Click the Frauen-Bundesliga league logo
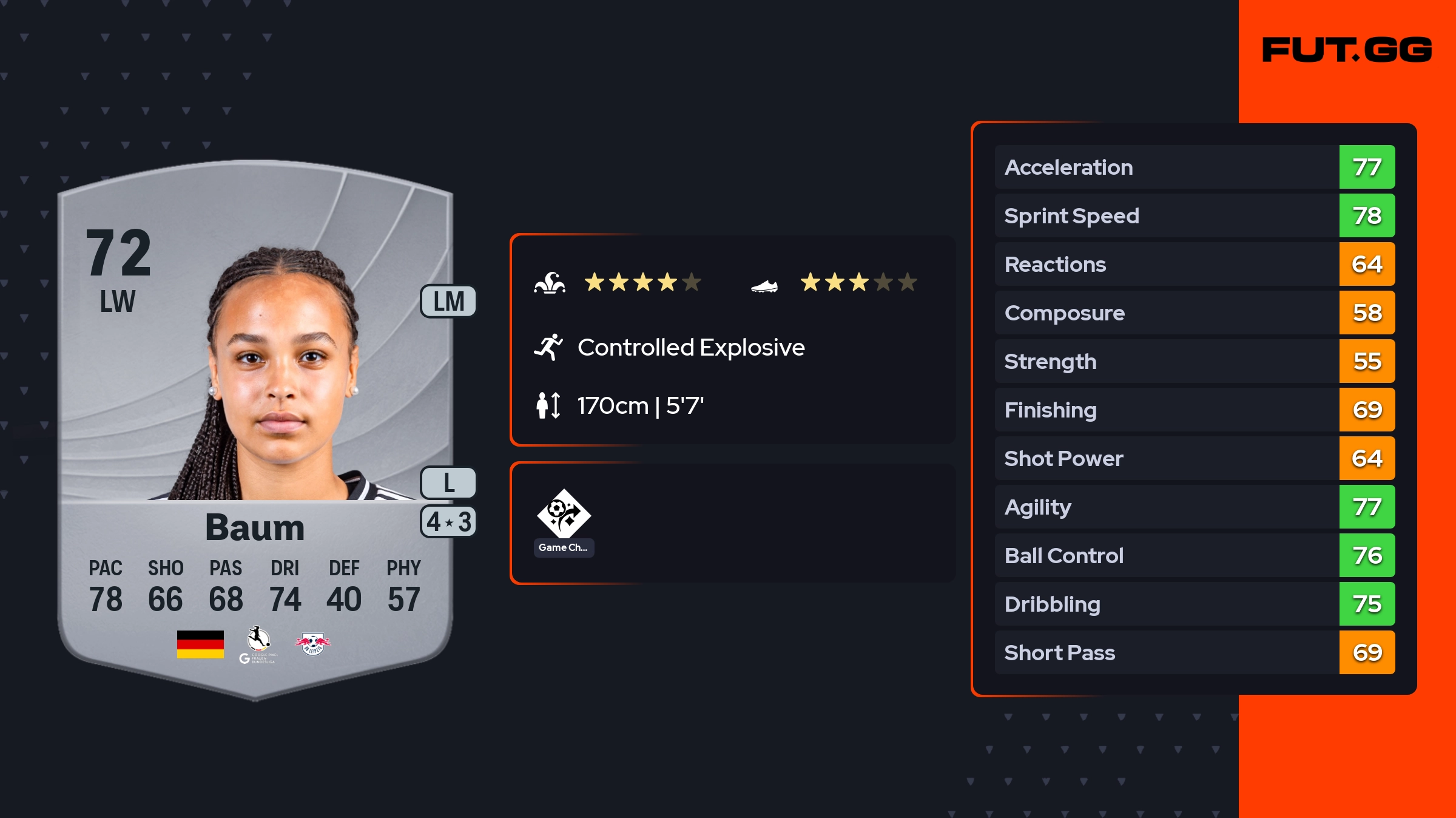 (258, 644)
